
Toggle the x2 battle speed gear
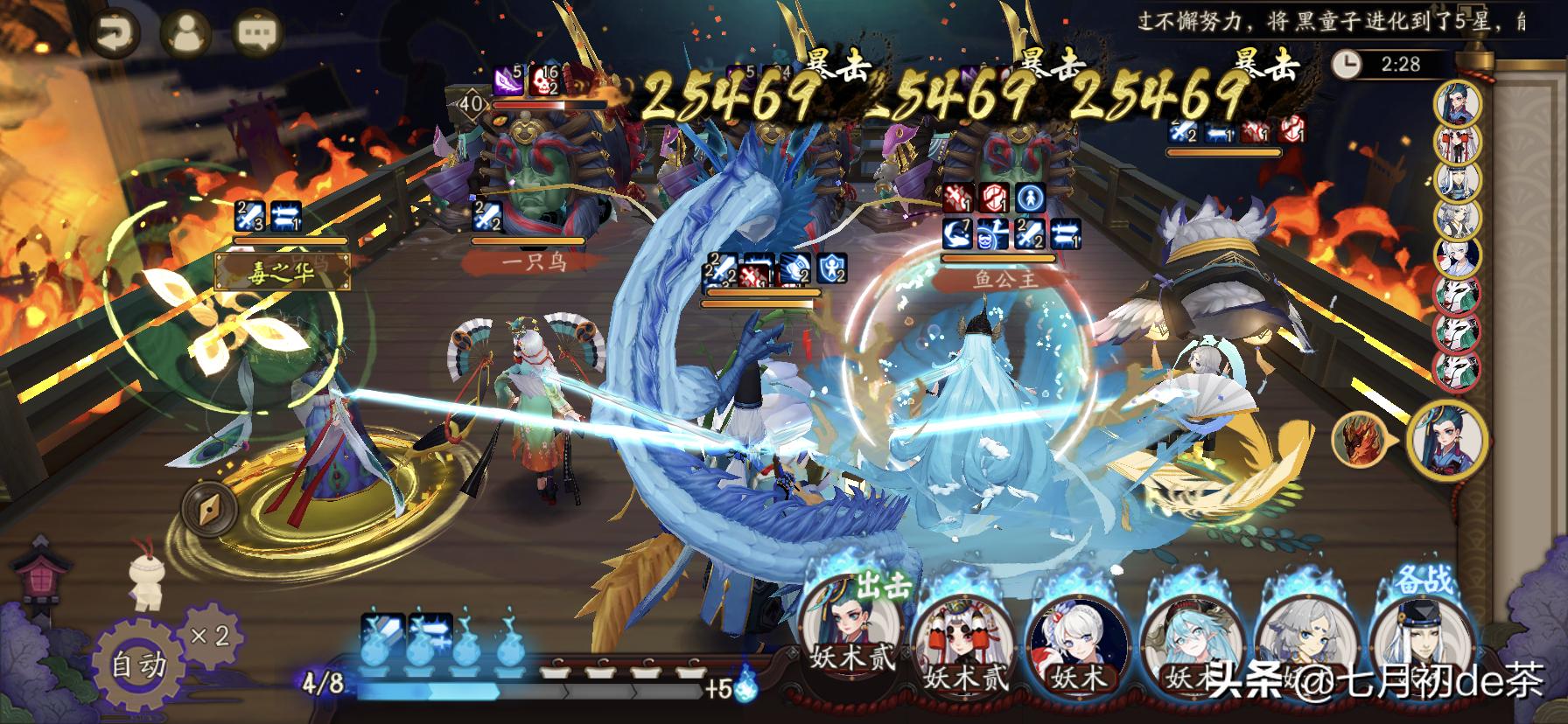pyautogui.click(x=210, y=637)
